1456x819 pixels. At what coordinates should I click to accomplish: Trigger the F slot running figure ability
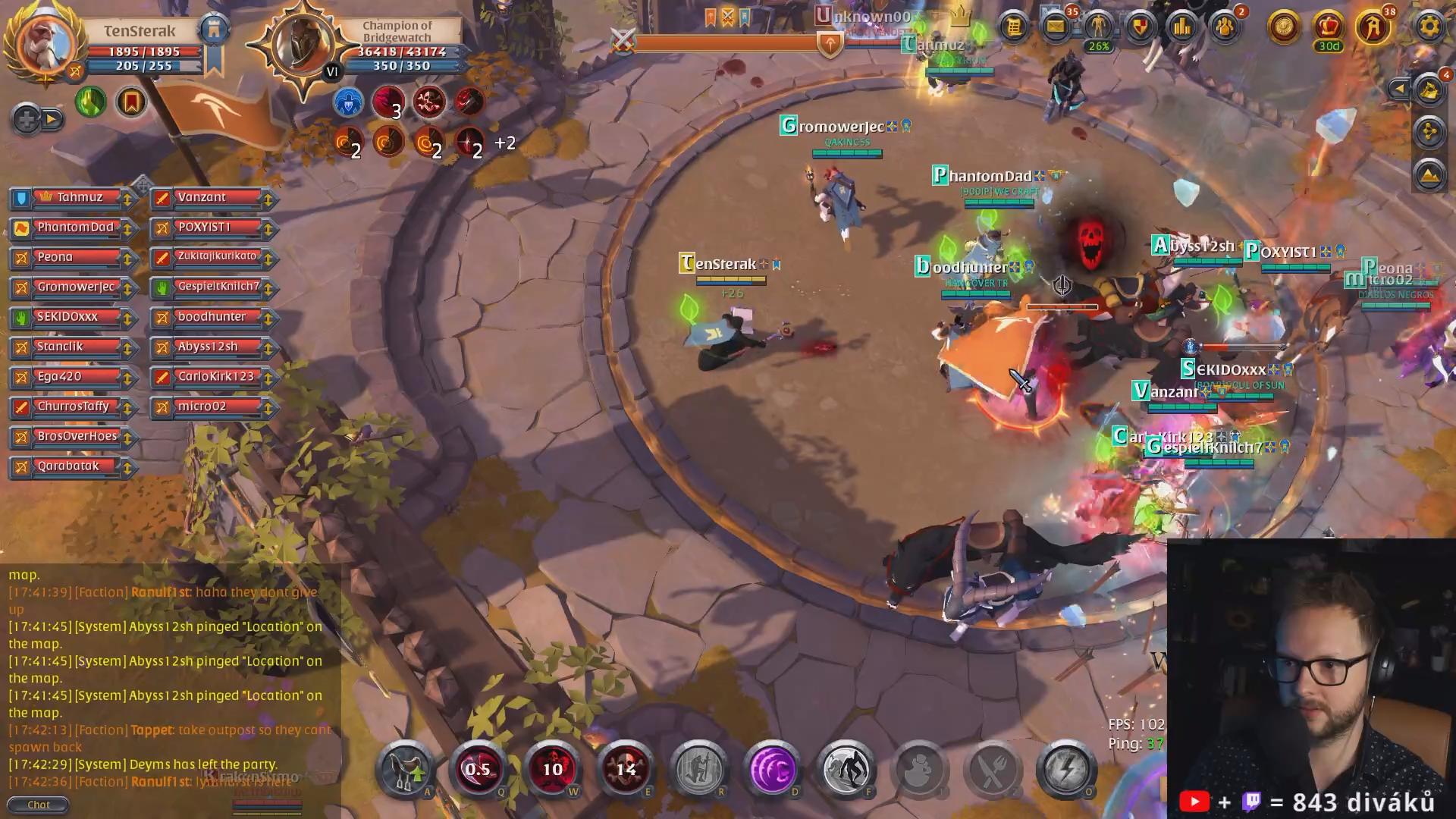(846, 769)
